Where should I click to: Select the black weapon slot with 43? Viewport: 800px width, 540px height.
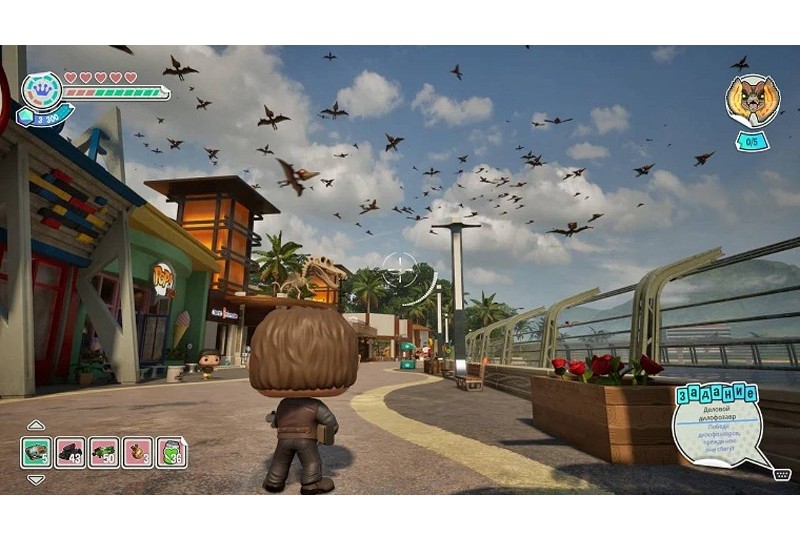click(x=70, y=452)
